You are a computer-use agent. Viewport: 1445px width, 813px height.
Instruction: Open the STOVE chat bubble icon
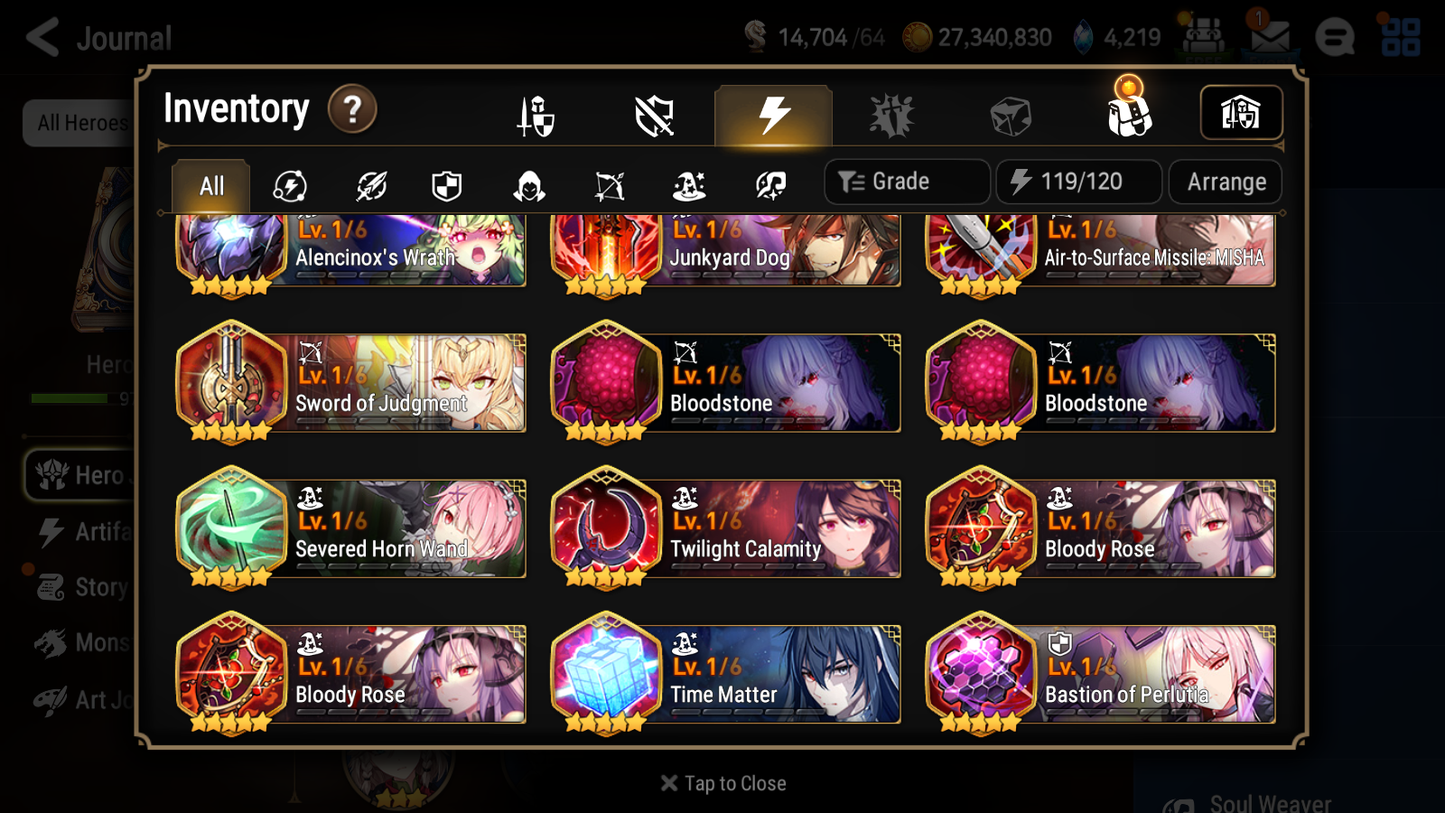[1334, 37]
